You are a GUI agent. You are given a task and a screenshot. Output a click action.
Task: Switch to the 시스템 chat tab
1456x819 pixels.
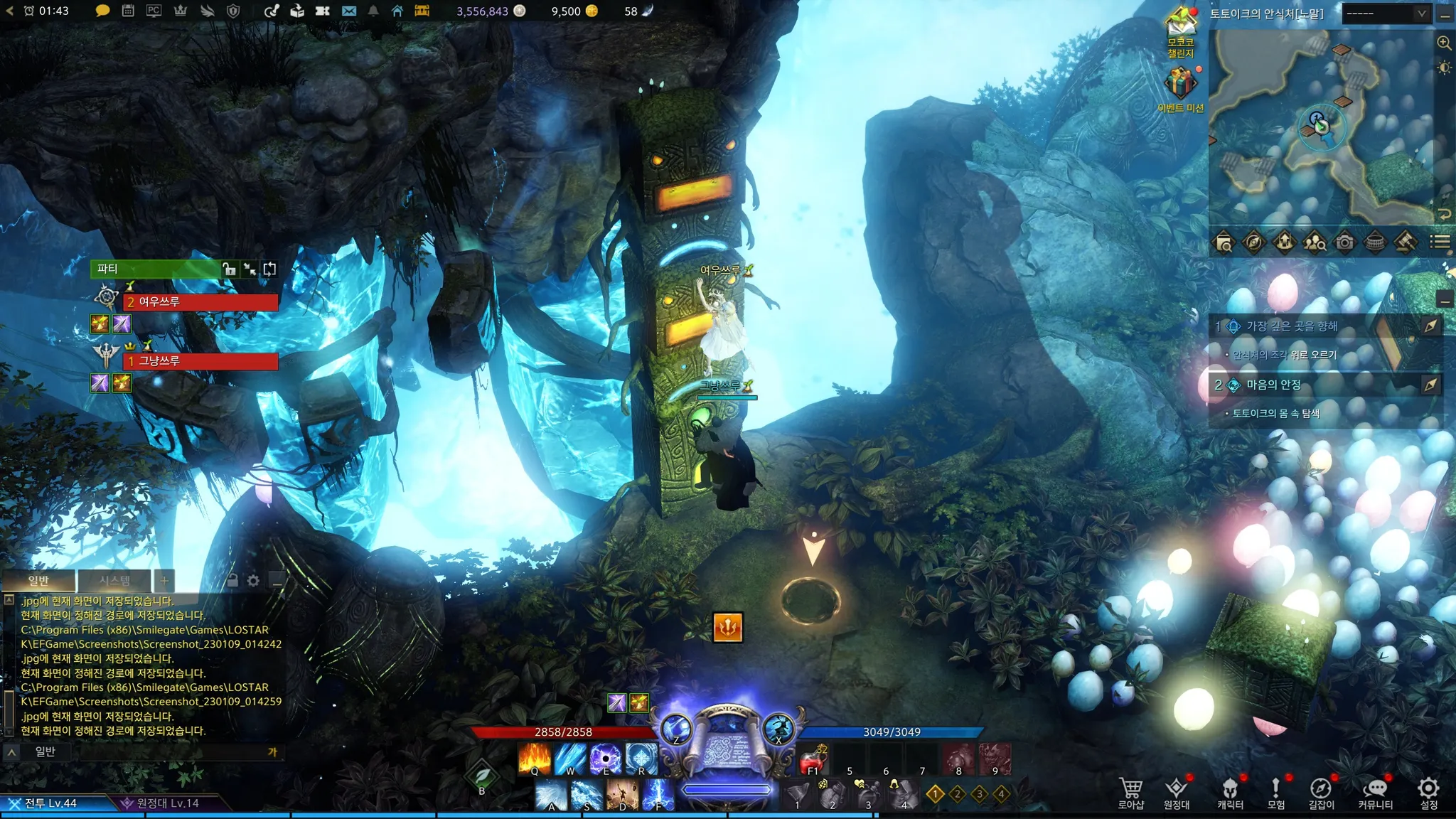114,581
